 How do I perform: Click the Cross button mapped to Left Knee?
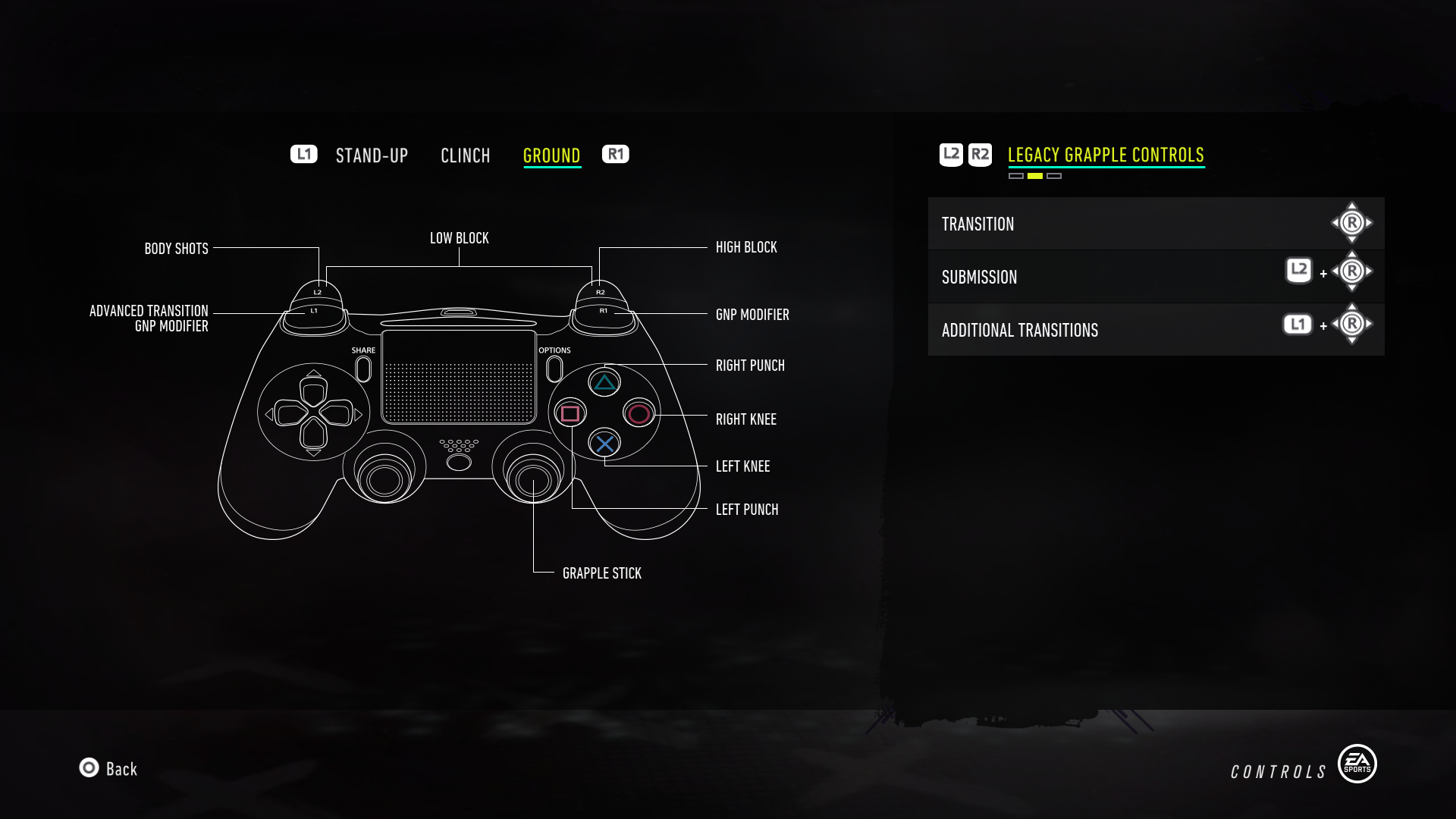(x=604, y=444)
